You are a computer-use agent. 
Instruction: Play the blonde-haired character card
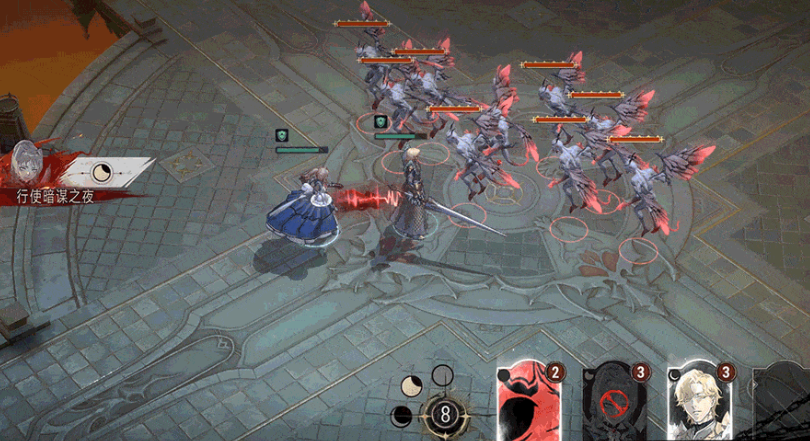click(697, 400)
